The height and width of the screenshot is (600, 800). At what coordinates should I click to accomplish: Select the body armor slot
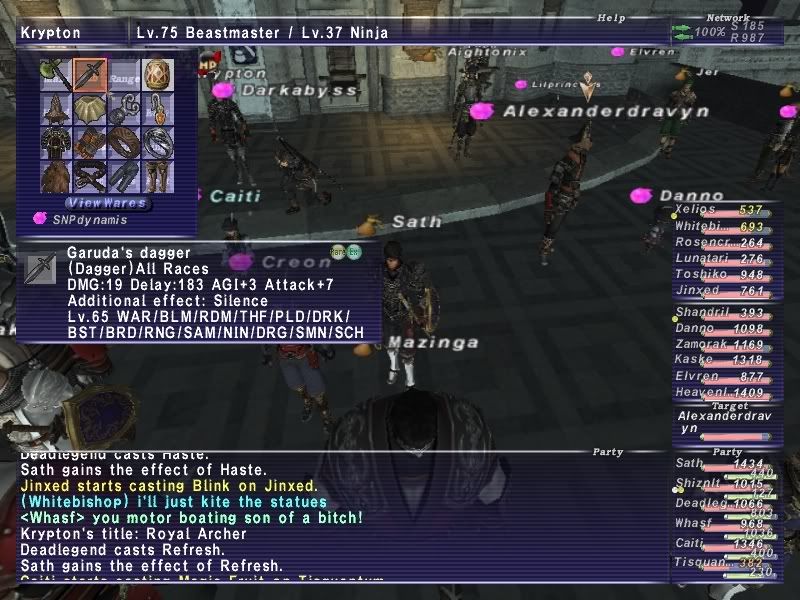56,142
